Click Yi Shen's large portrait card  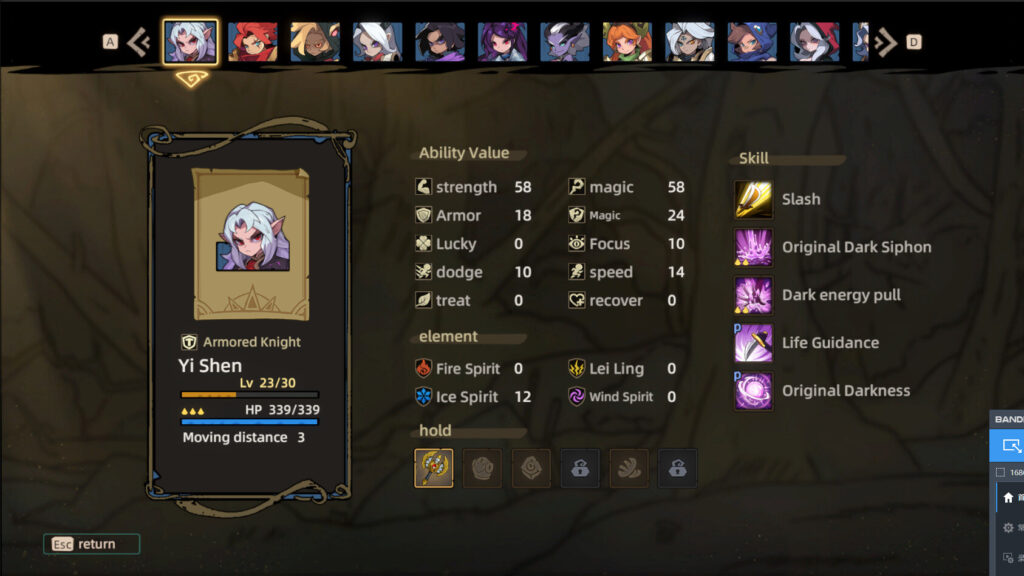(251, 245)
